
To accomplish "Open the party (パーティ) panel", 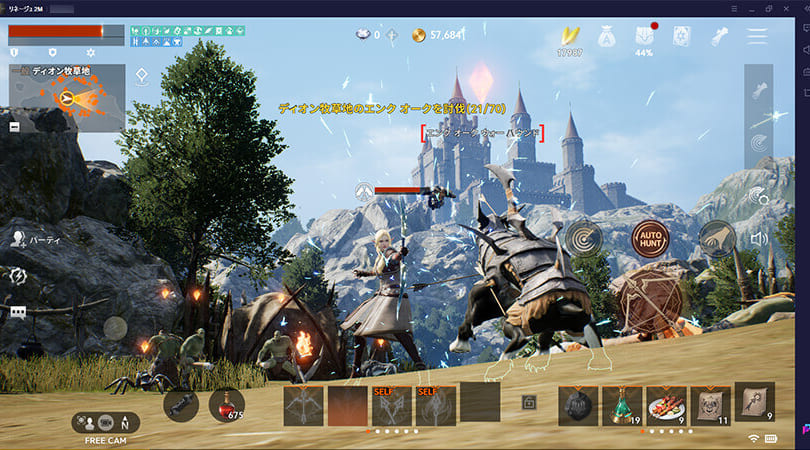I will click(35, 239).
